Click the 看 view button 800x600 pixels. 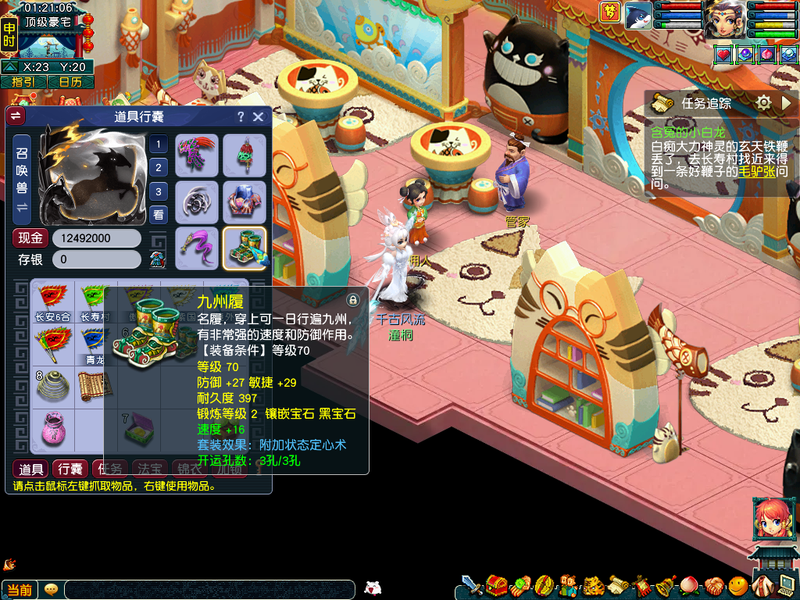[158, 215]
